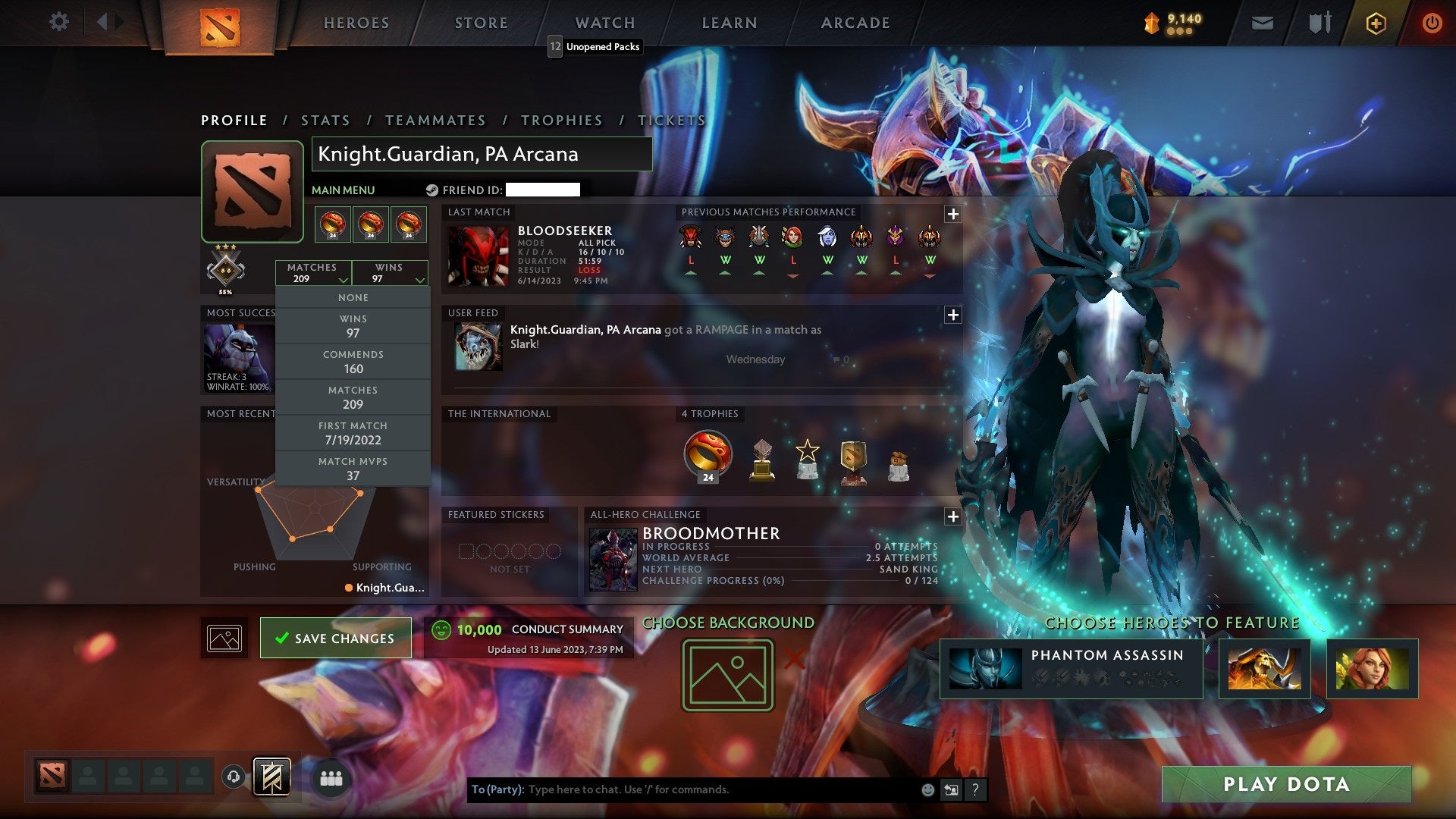Viewport: 1456px width, 819px height.
Task: Open the WINS stat dropdown
Action: (389, 273)
